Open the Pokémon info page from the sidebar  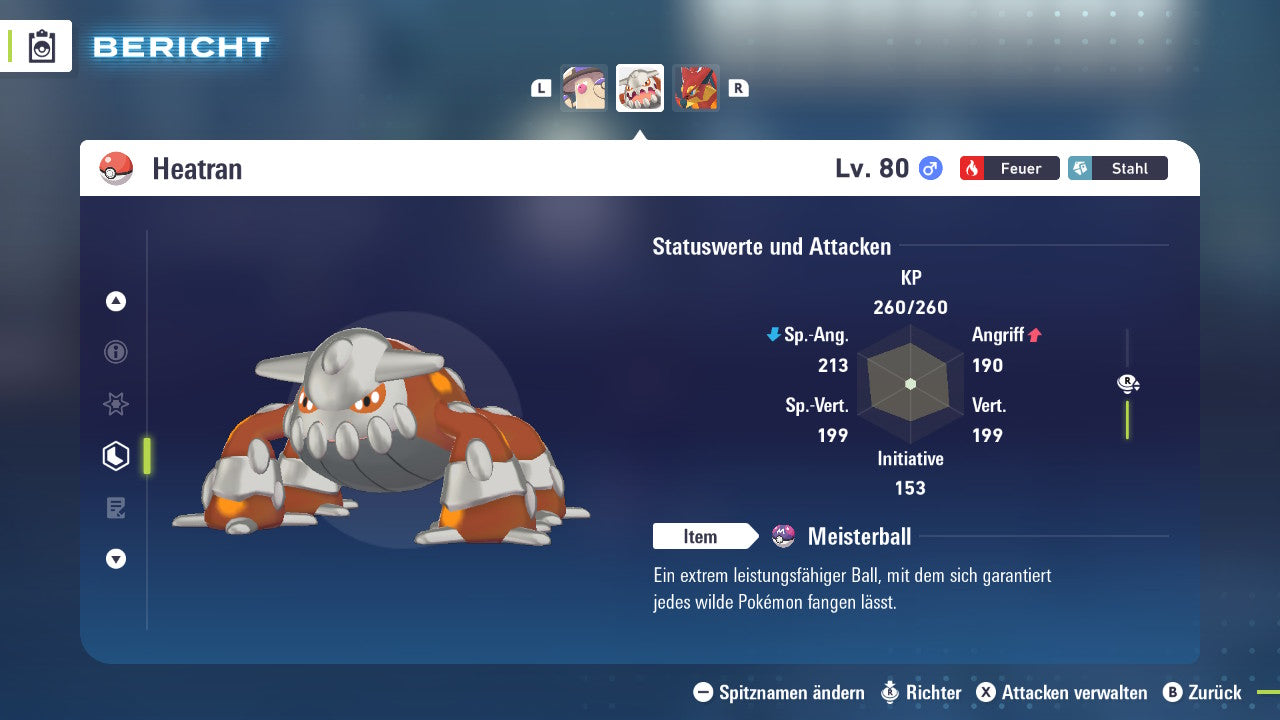pos(115,352)
